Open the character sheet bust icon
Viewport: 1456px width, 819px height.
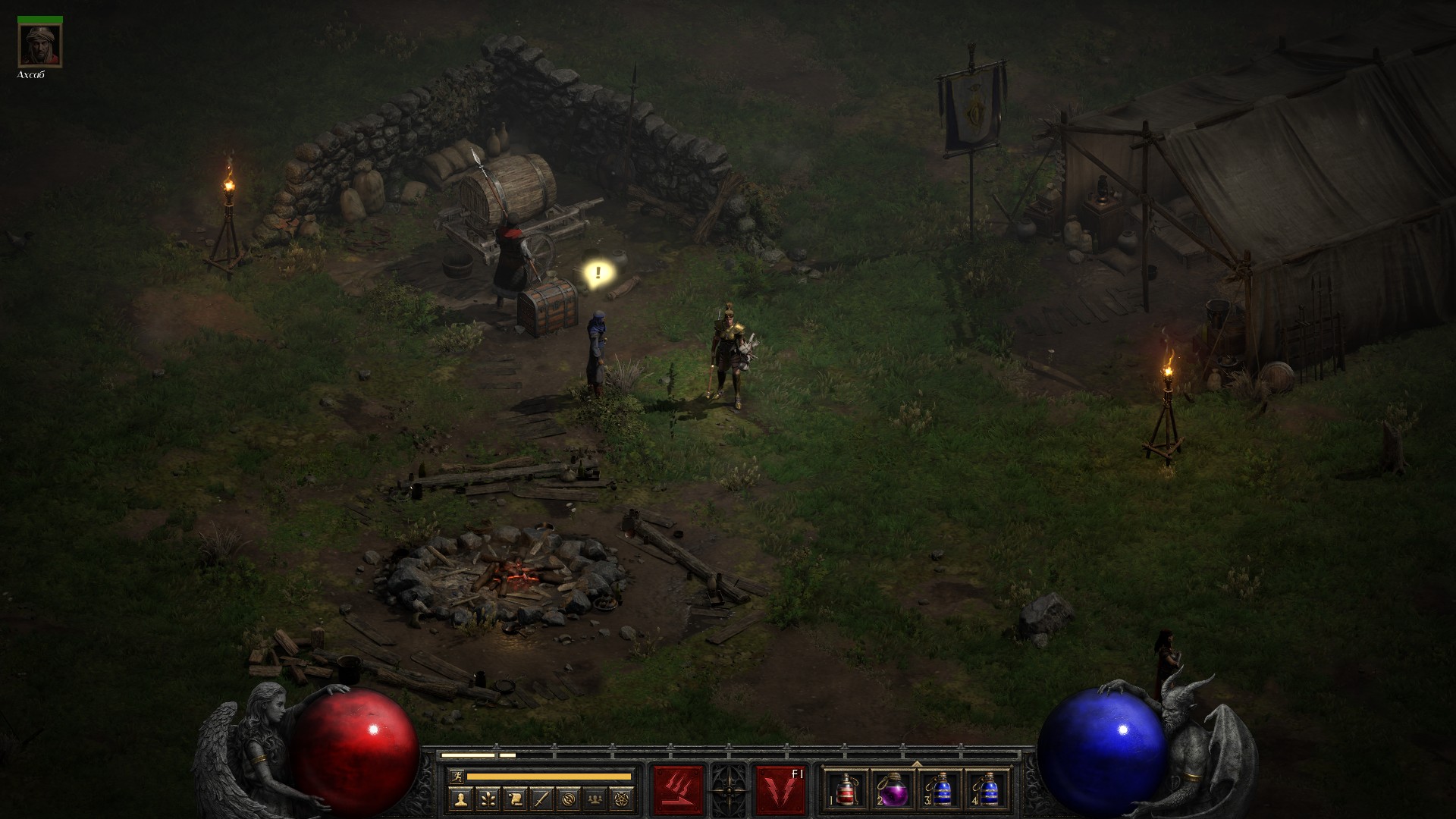click(460, 799)
